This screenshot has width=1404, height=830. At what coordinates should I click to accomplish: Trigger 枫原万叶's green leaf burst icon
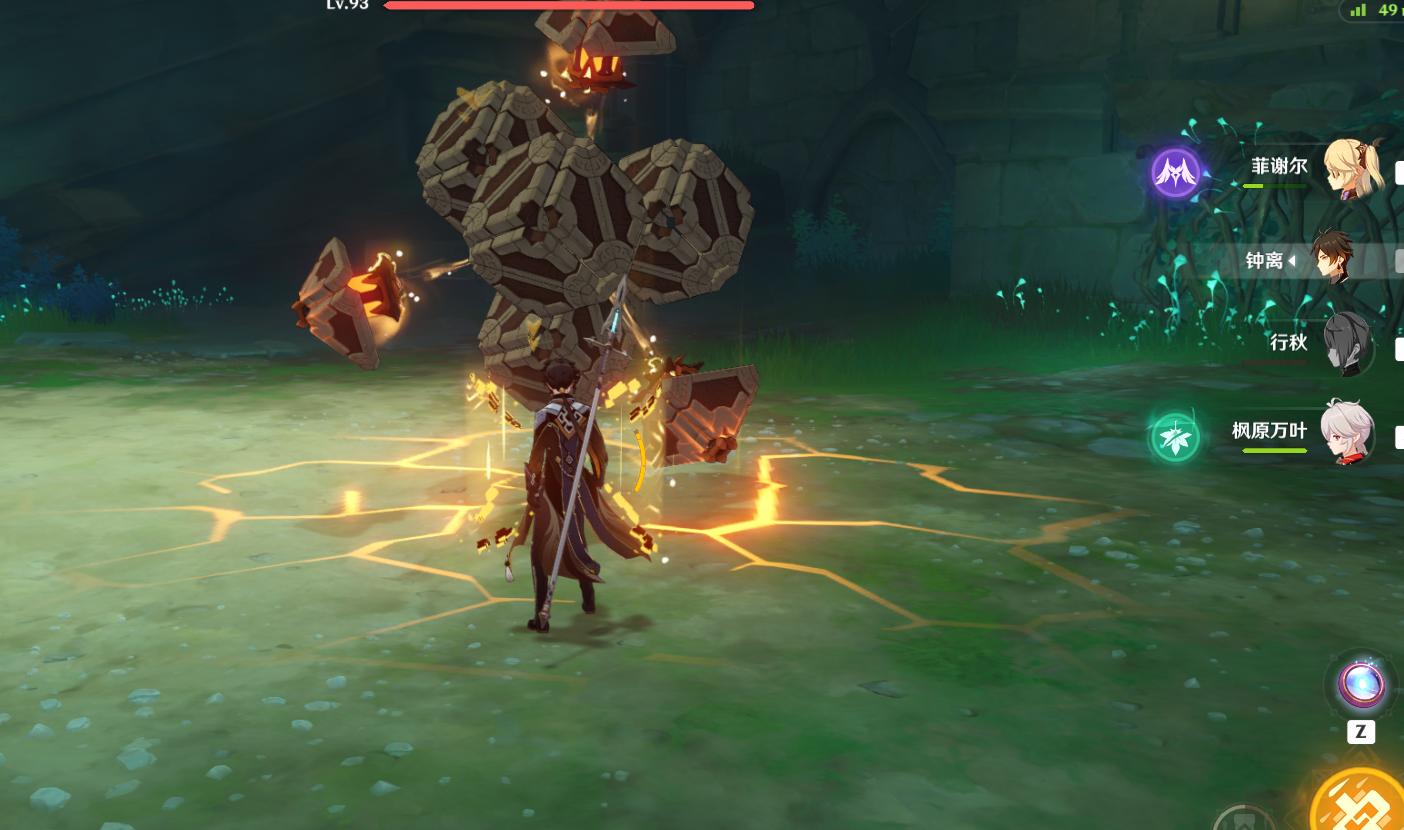pyautogui.click(x=1174, y=438)
